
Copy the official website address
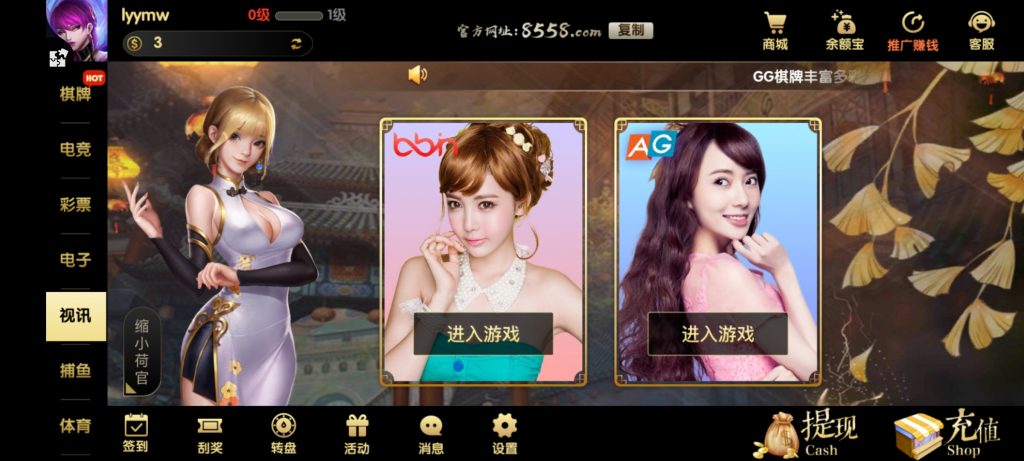(630, 30)
